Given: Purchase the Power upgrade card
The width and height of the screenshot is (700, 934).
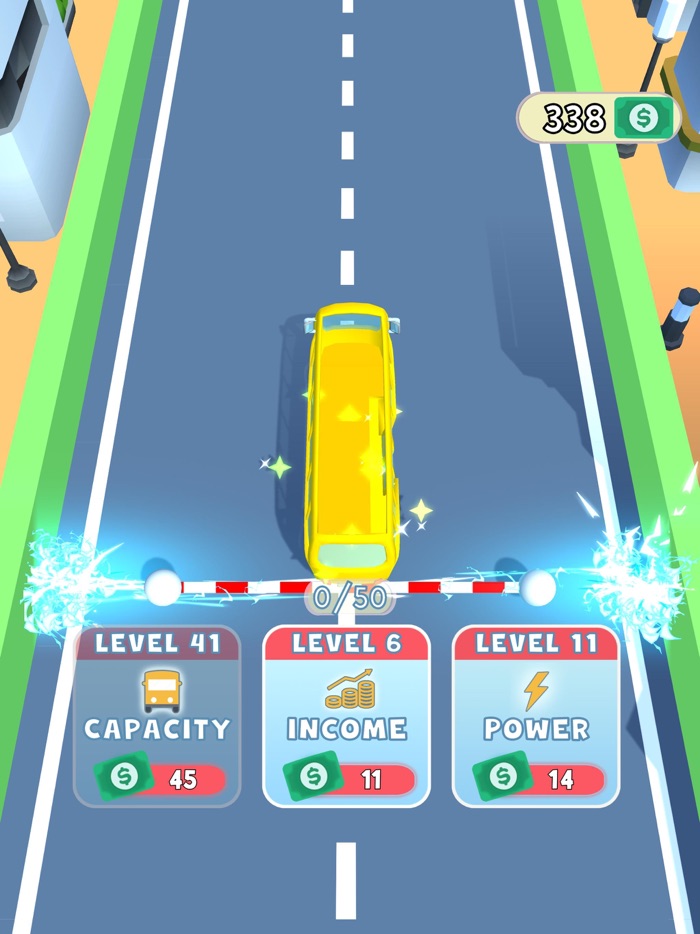Looking at the screenshot, I should [536, 717].
